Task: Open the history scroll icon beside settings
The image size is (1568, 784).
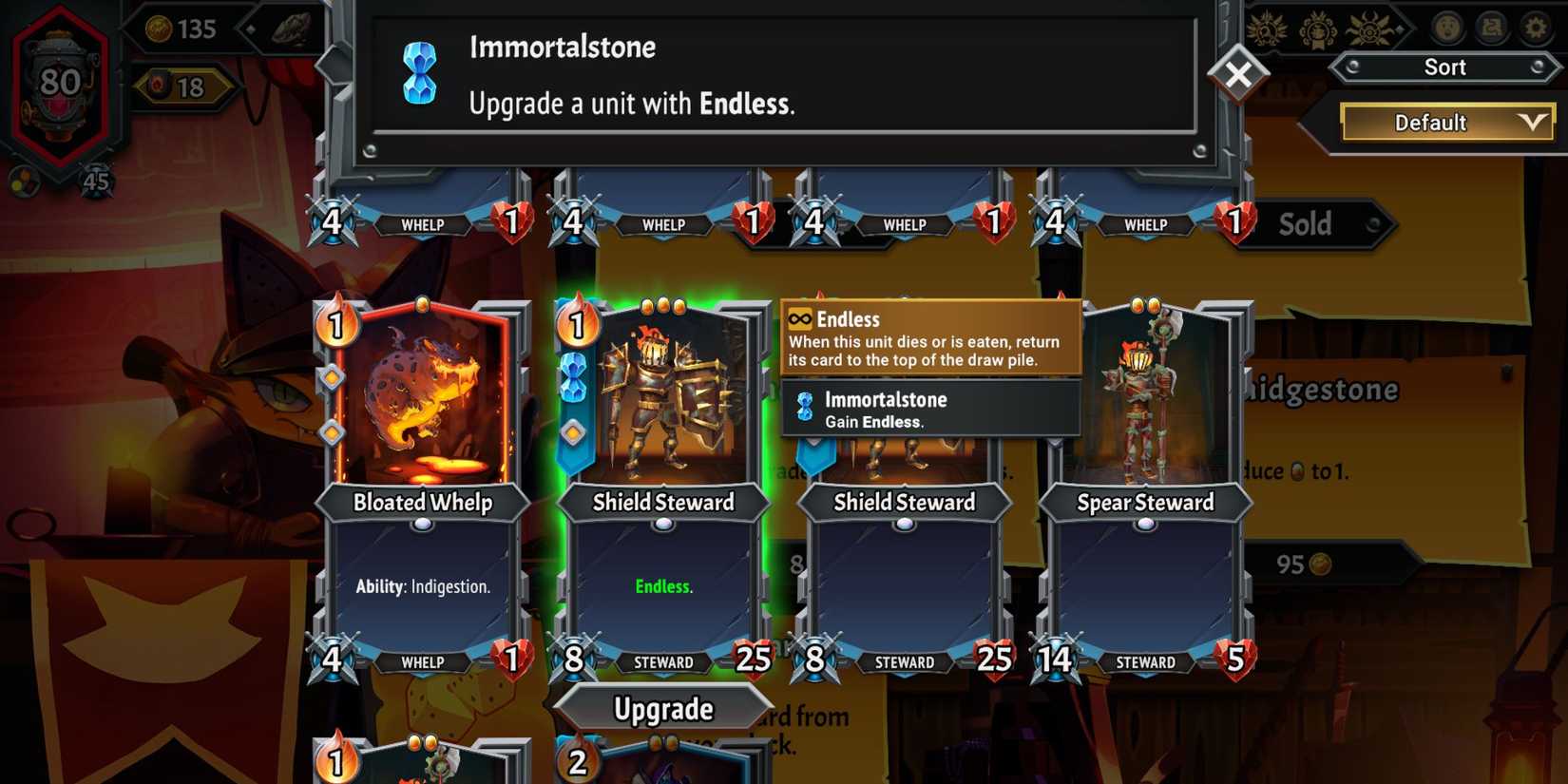Action: pos(1492,28)
